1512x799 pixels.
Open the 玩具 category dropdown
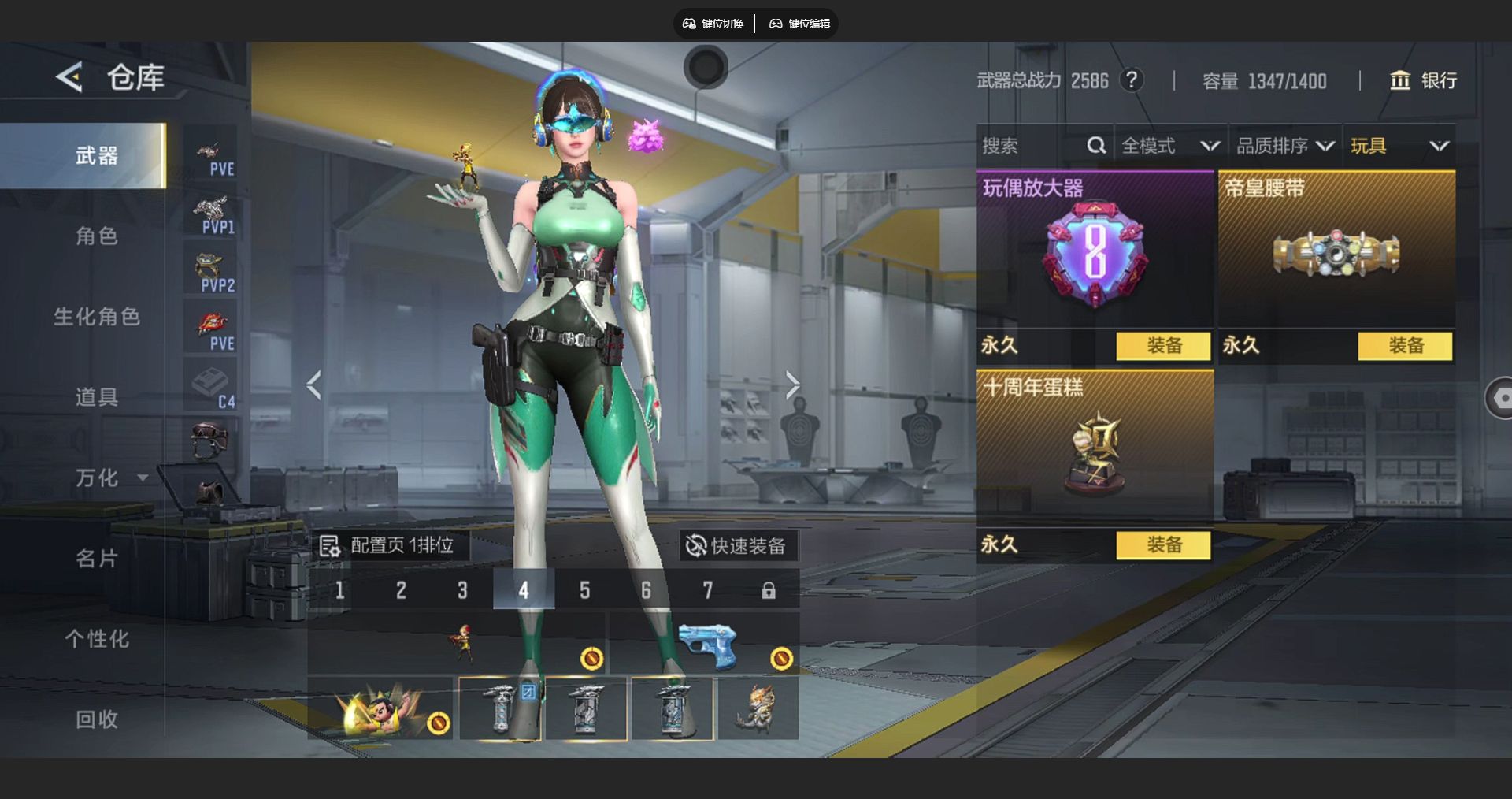click(1399, 146)
